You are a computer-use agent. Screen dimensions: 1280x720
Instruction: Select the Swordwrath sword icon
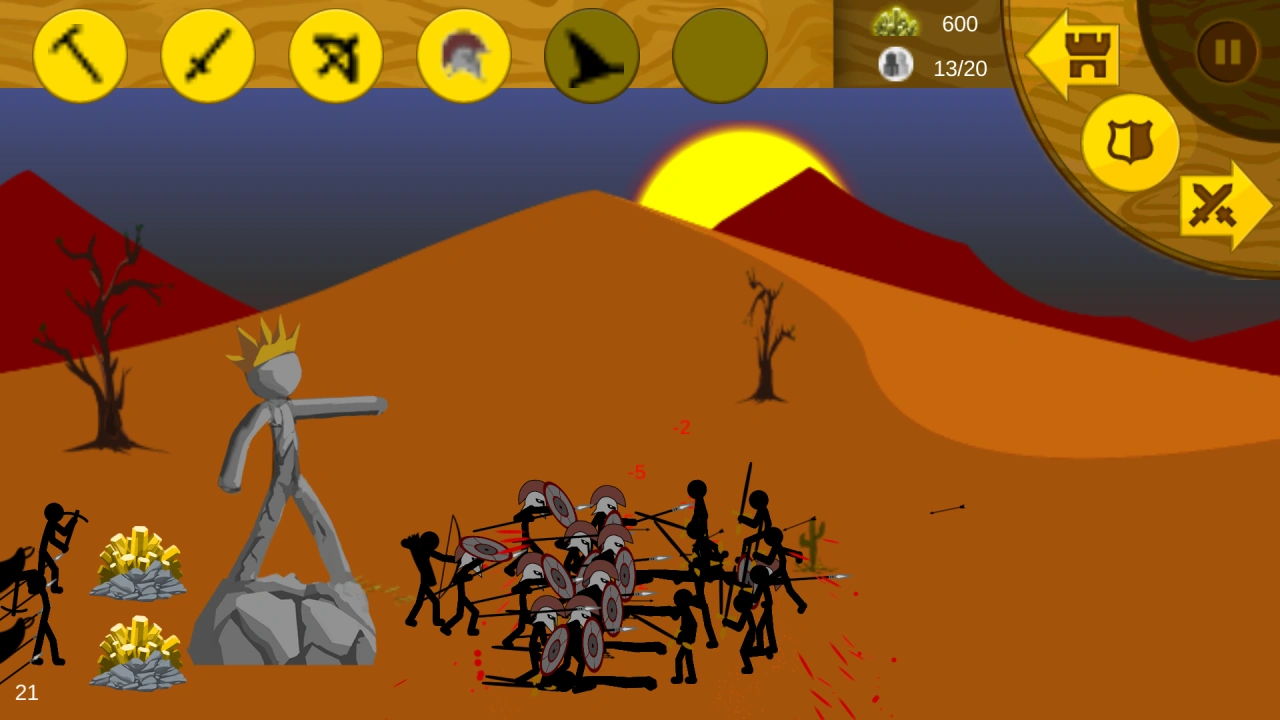[208, 56]
